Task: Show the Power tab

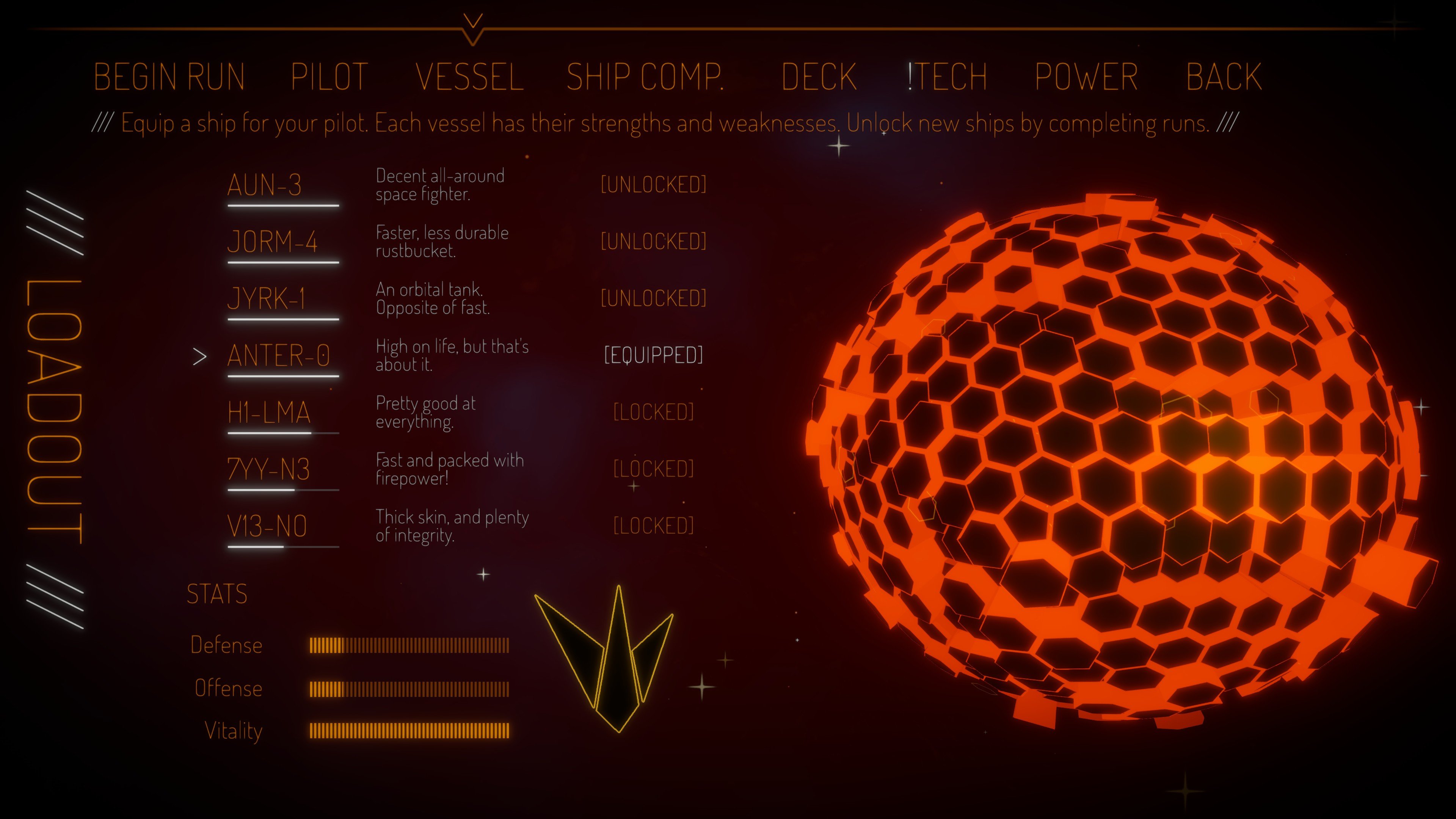Action: click(x=1086, y=77)
